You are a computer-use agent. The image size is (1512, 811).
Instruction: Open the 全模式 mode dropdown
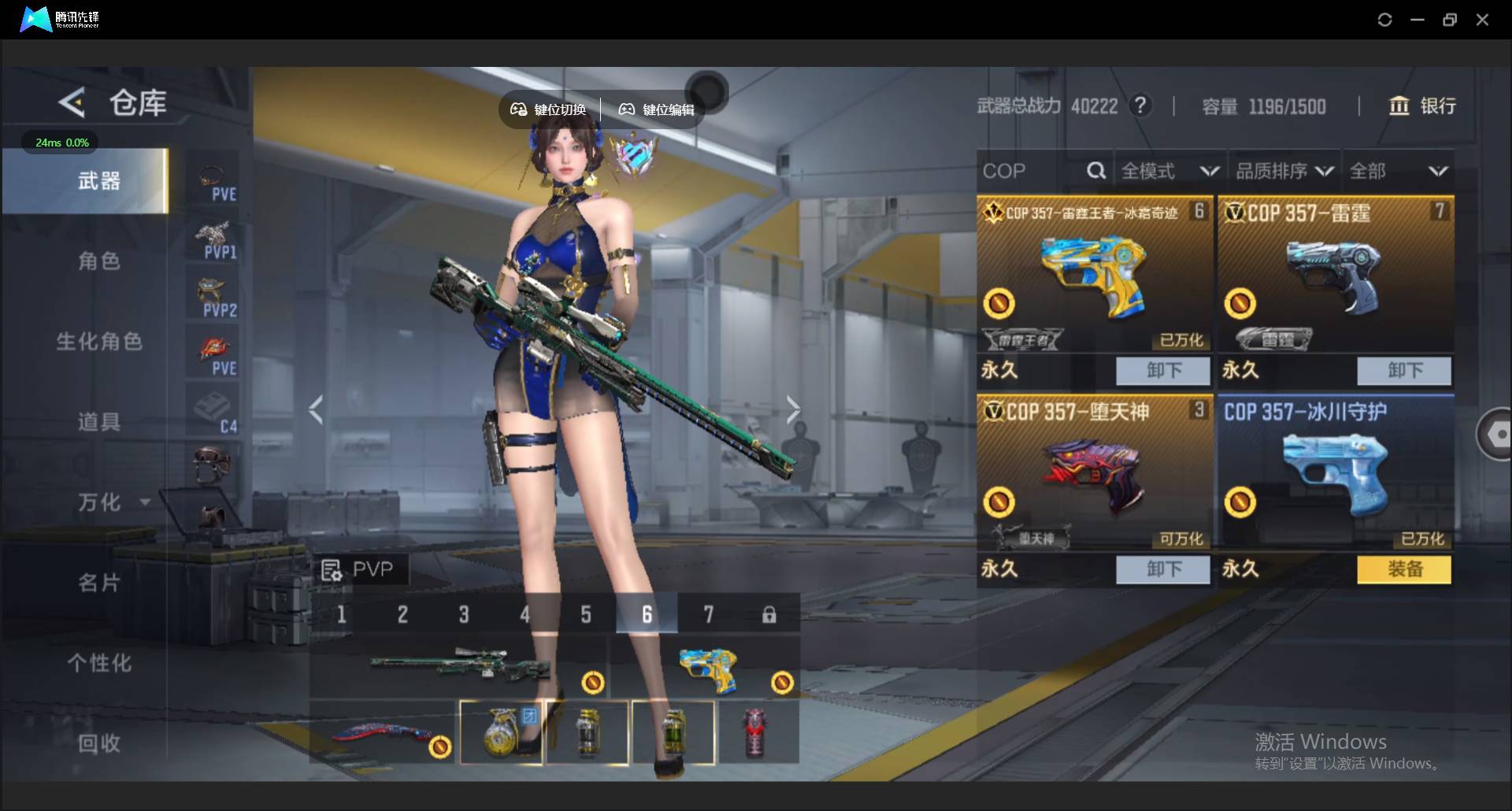coord(1169,171)
